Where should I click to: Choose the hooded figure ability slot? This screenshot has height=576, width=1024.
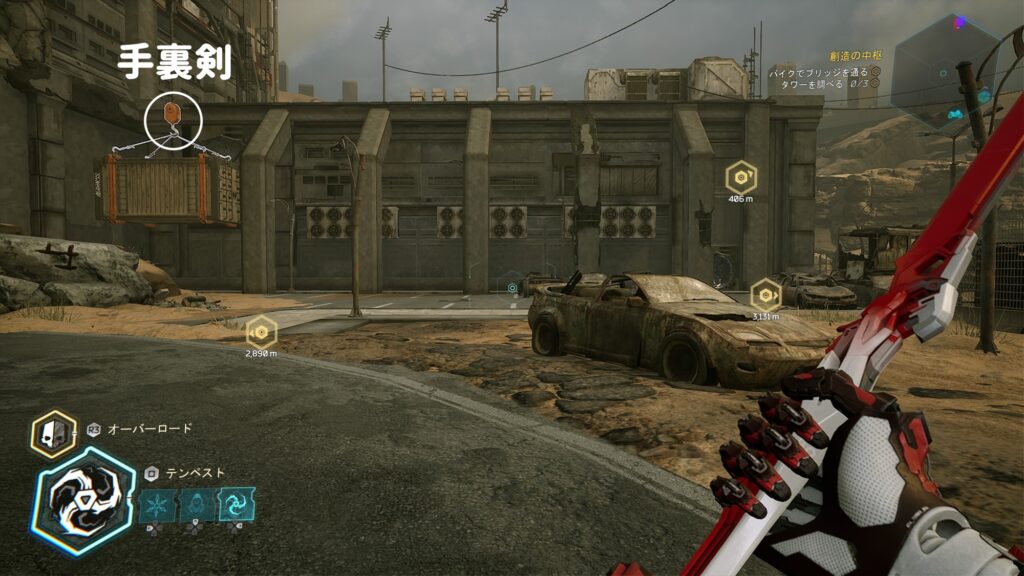pyautogui.click(x=196, y=505)
